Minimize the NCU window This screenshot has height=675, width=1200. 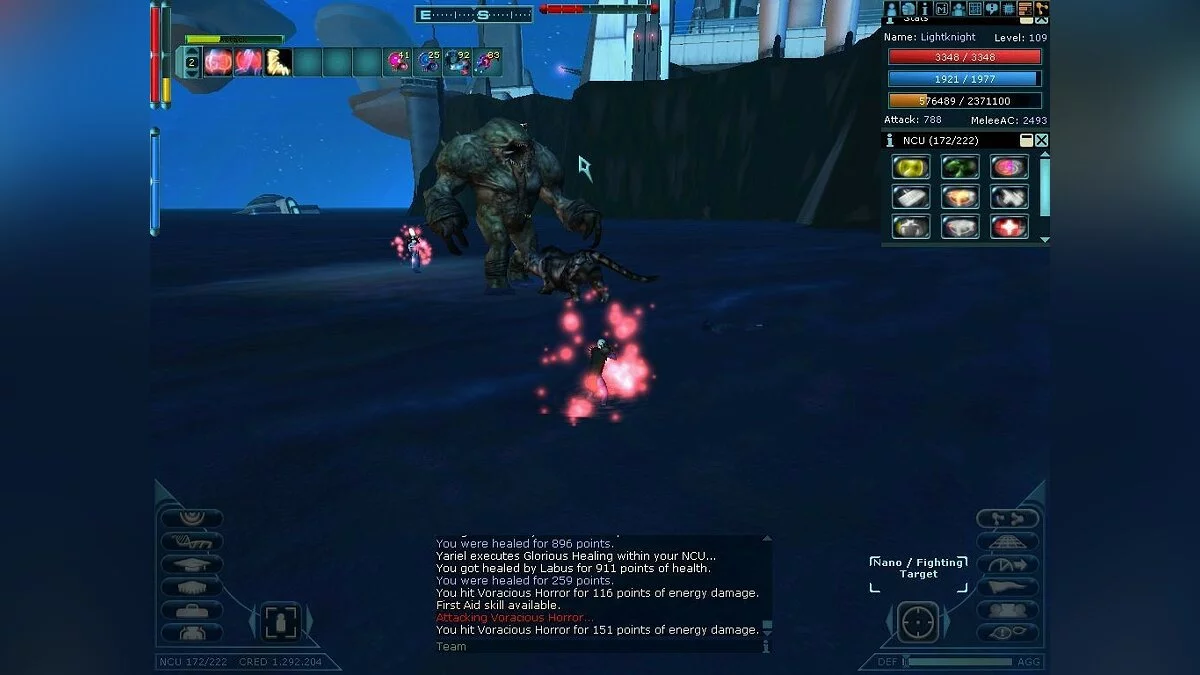(x=1026, y=141)
